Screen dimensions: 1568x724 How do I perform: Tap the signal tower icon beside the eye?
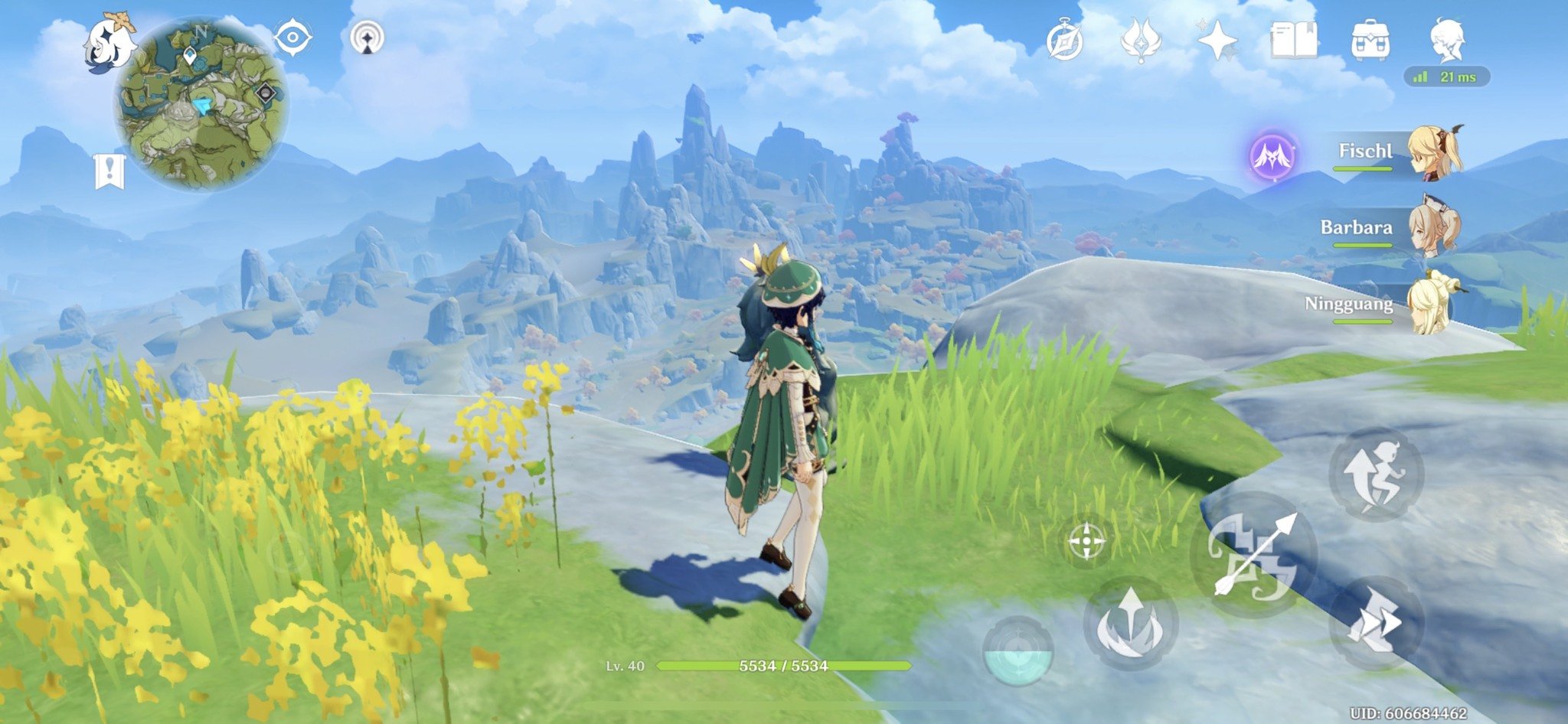(x=367, y=37)
